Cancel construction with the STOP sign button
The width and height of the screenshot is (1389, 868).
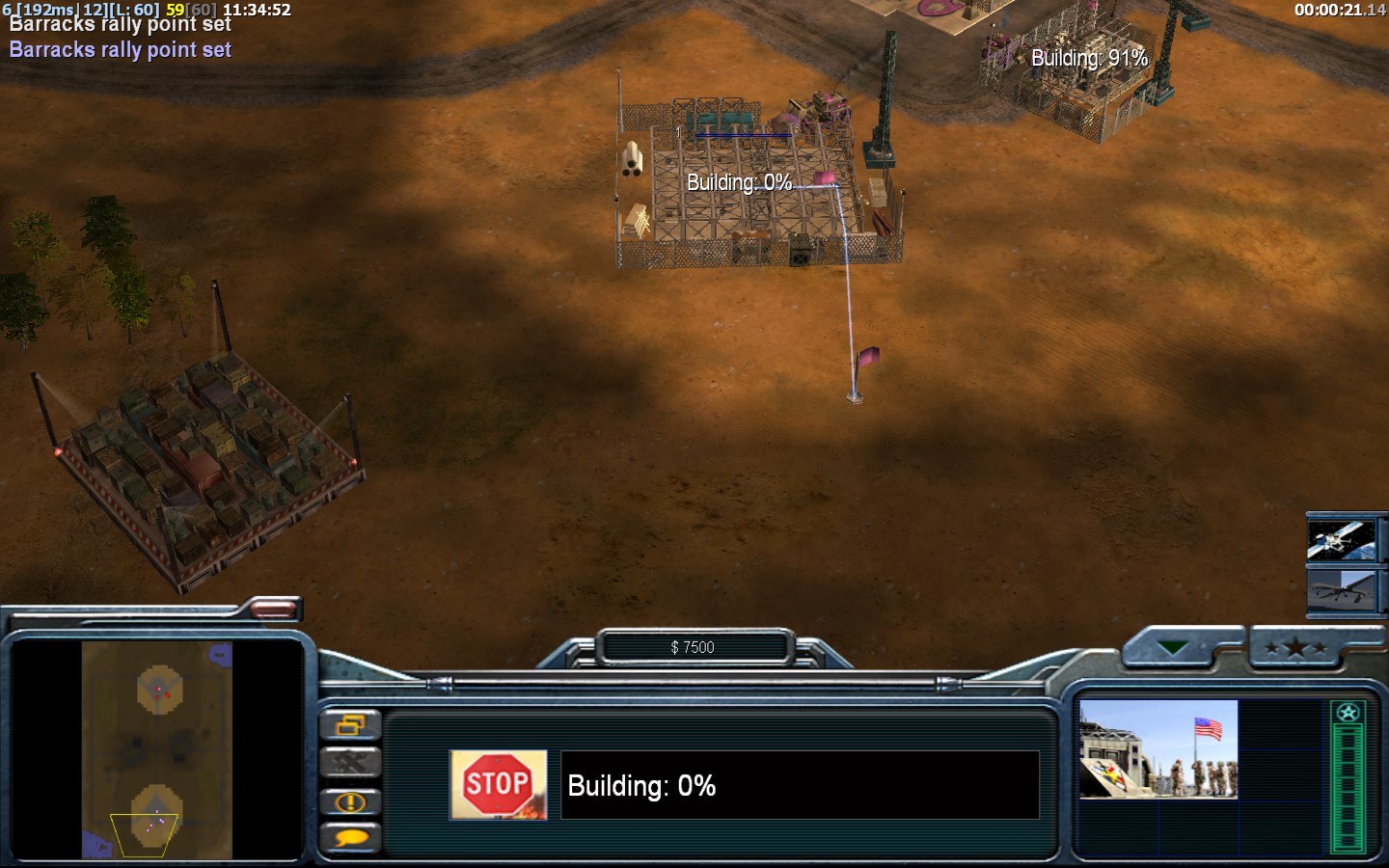click(x=498, y=785)
